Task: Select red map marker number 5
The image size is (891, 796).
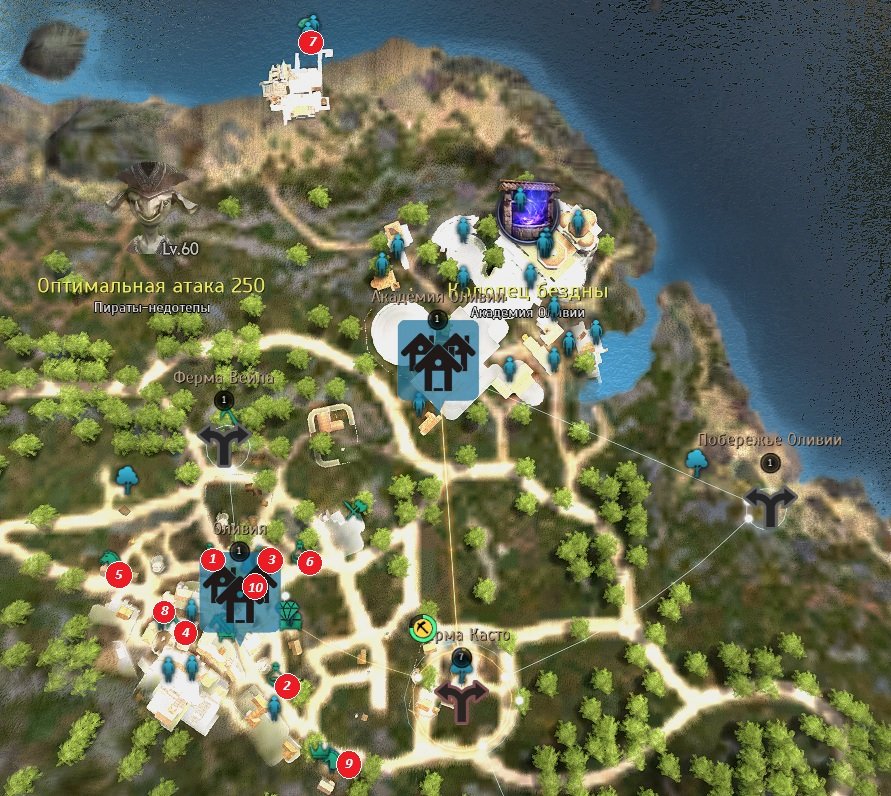Action: point(118,574)
